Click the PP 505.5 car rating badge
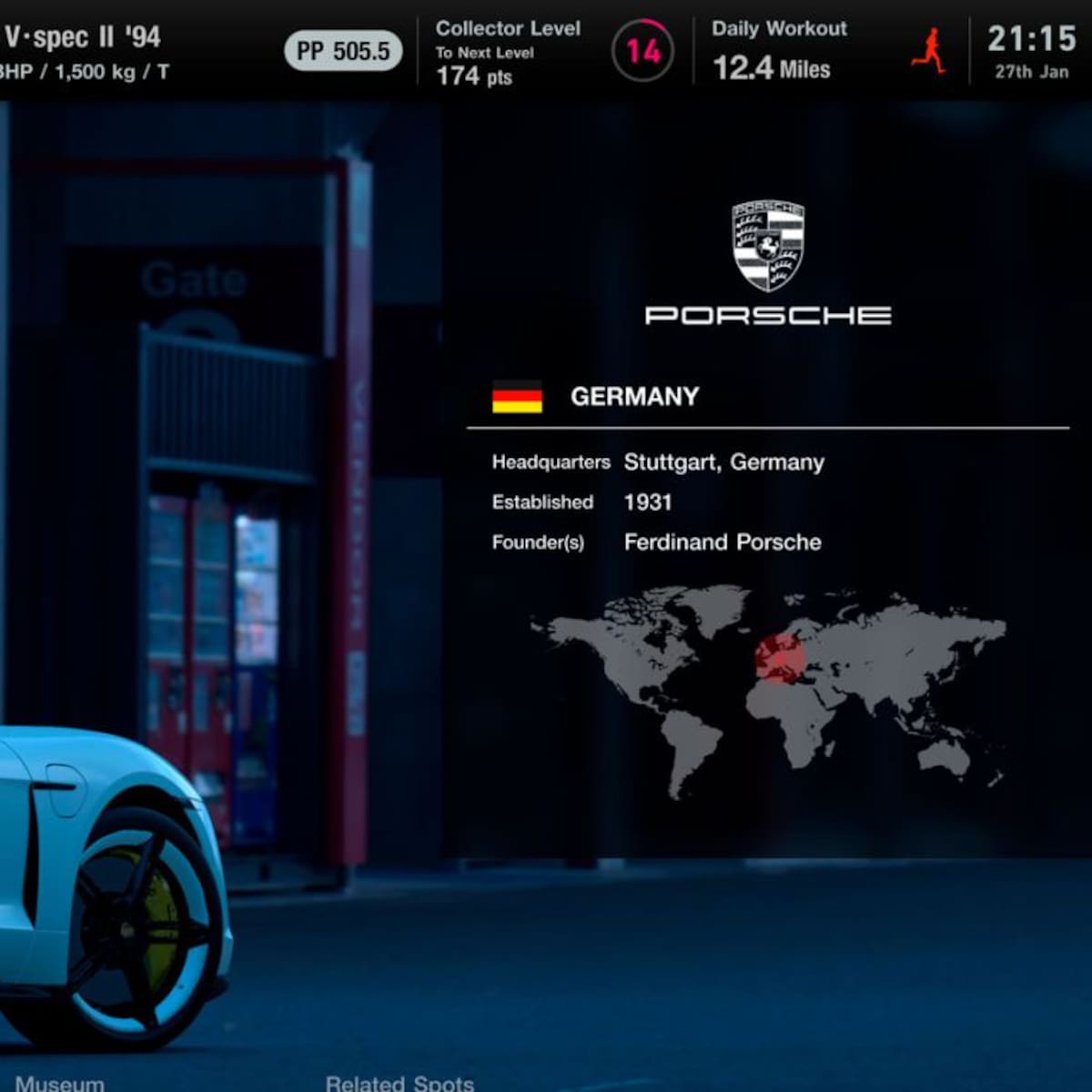Viewport: 1092px width, 1092px height. (x=343, y=52)
